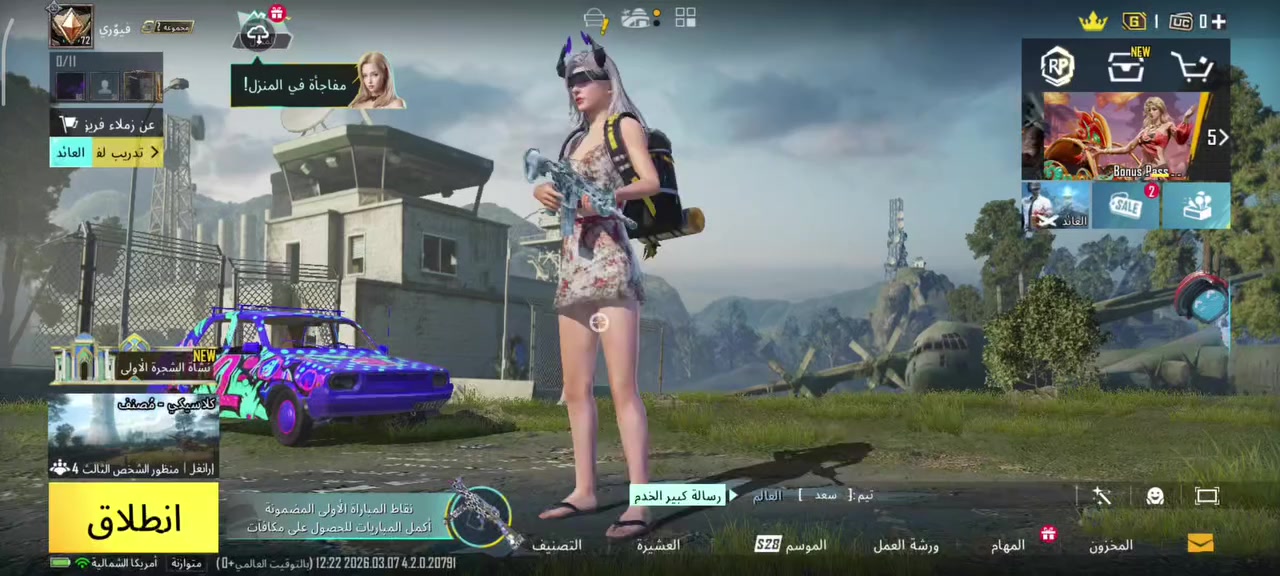Open the العشيرة clan menu
1280x576 pixels.
coord(658,545)
